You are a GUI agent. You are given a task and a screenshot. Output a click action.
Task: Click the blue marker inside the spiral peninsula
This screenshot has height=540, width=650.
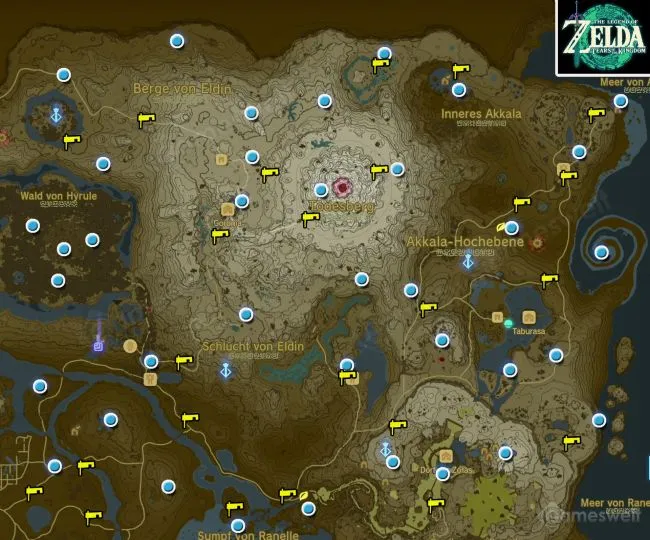click(601, 252)
